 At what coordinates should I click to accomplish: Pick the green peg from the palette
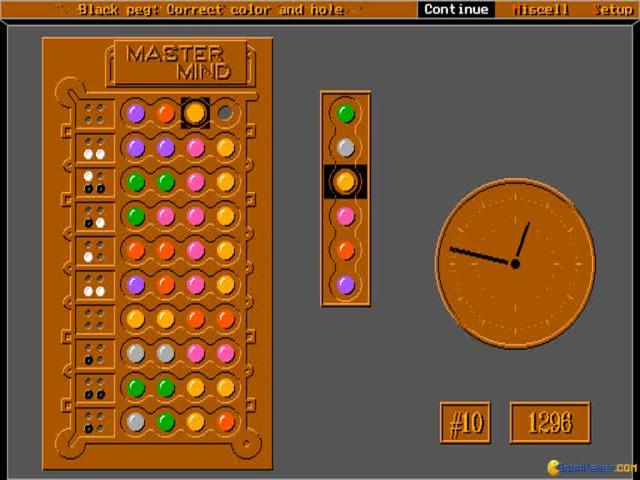[x=345, y=113]
